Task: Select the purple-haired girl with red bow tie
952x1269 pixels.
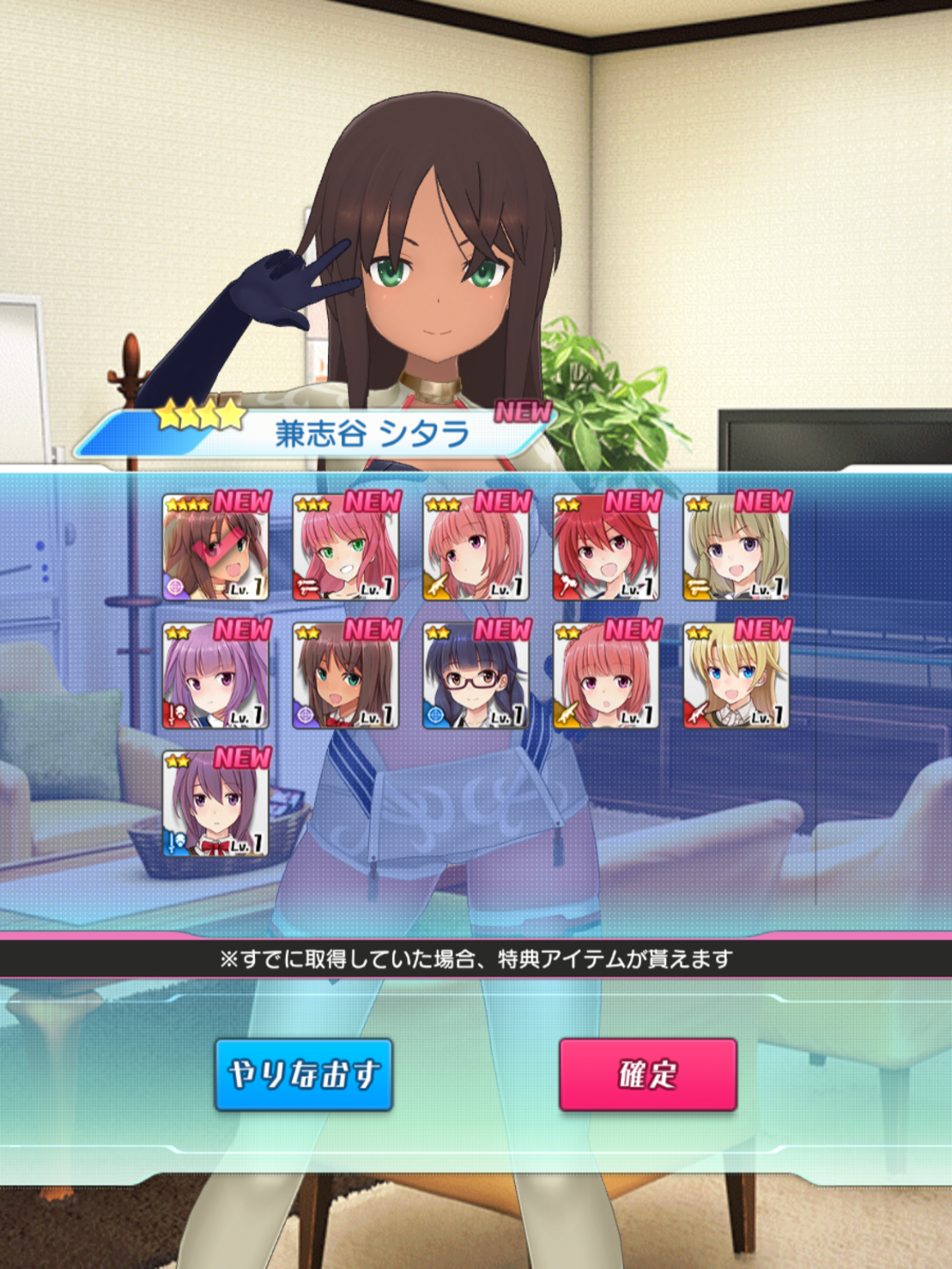Action: (215, 805)
